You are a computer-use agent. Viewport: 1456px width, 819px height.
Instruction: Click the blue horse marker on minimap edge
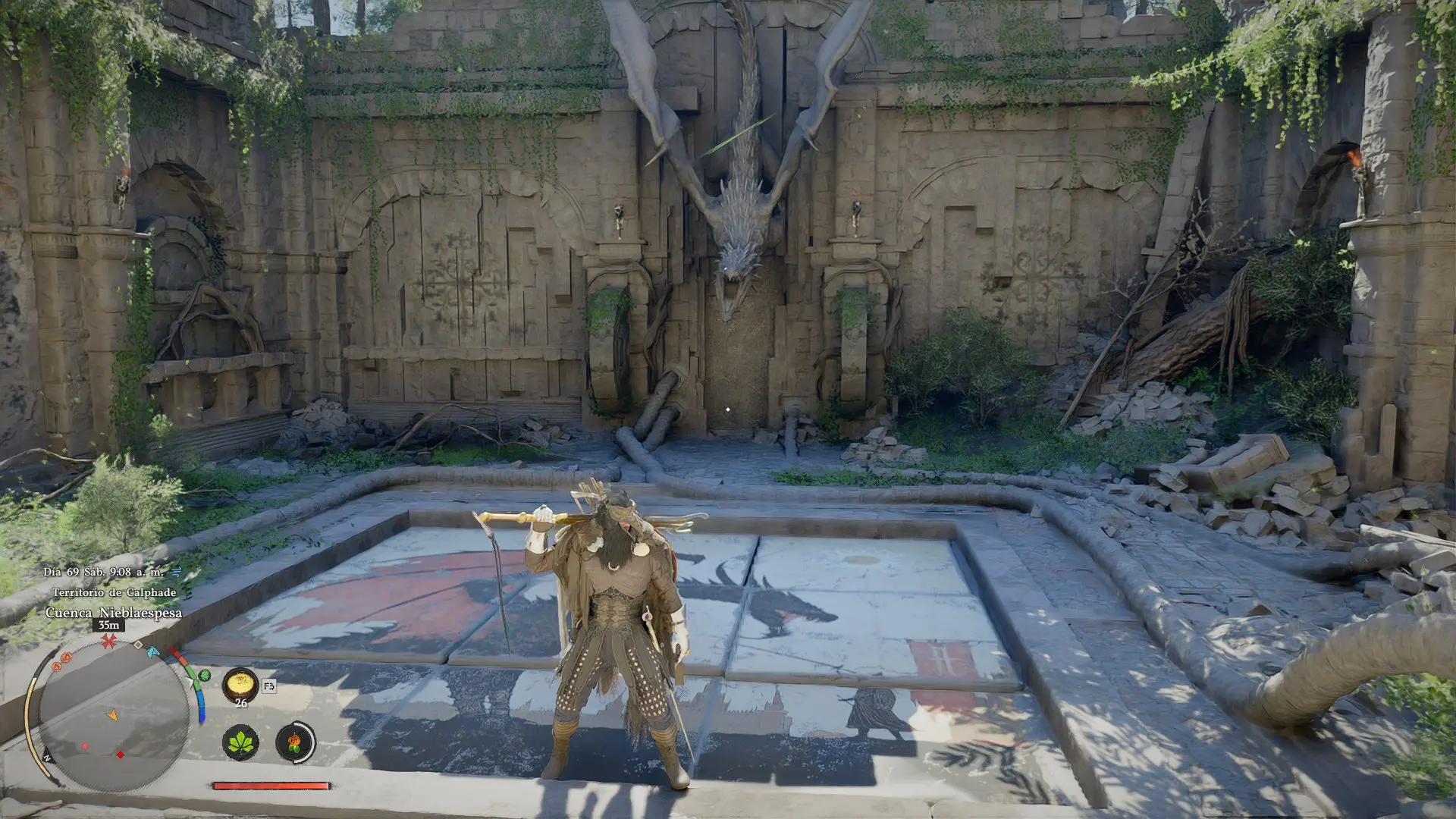[x=152, y=651]
